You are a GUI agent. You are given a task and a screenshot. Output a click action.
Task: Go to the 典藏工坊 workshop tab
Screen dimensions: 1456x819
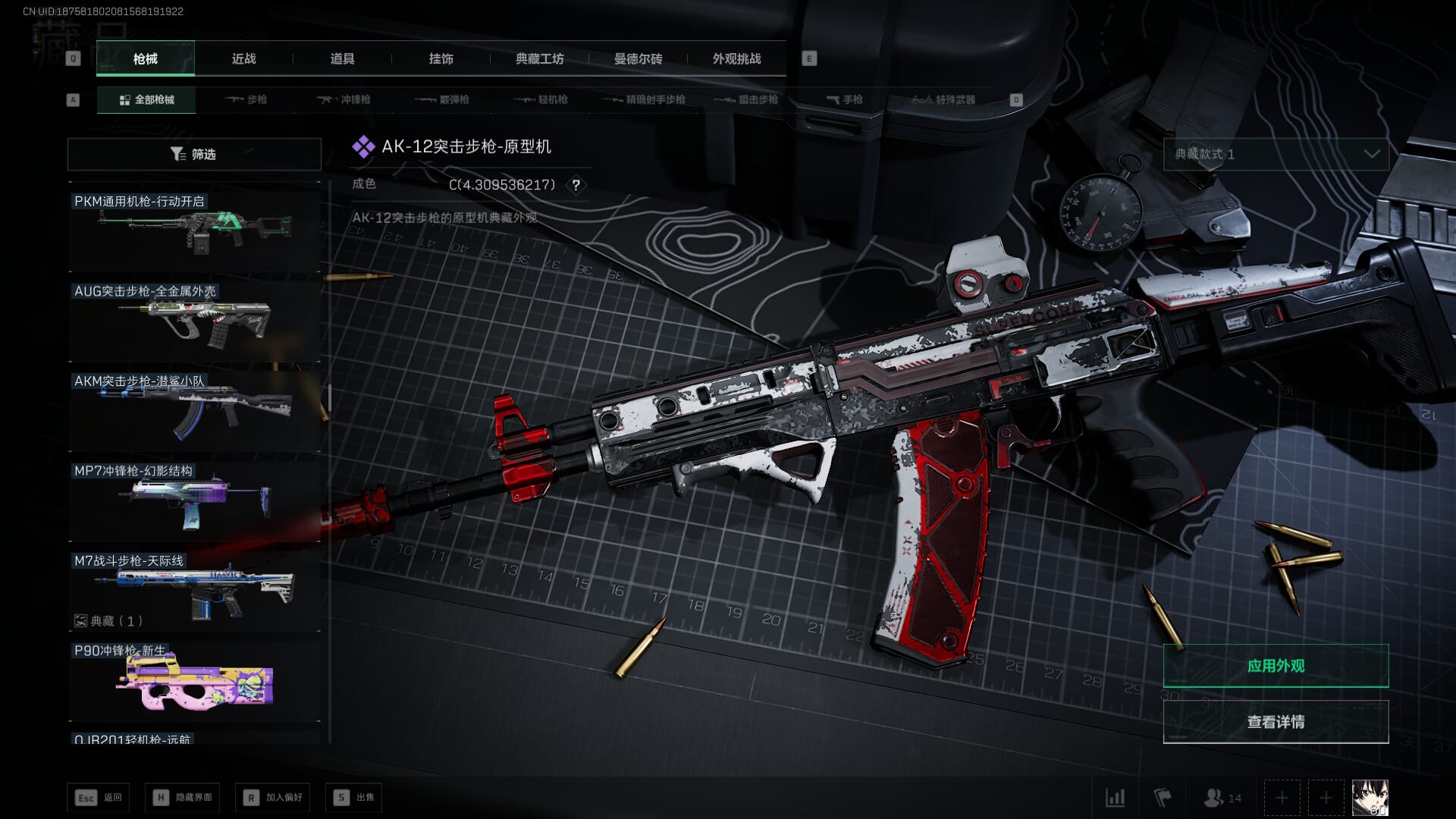[x=539, y=58]
